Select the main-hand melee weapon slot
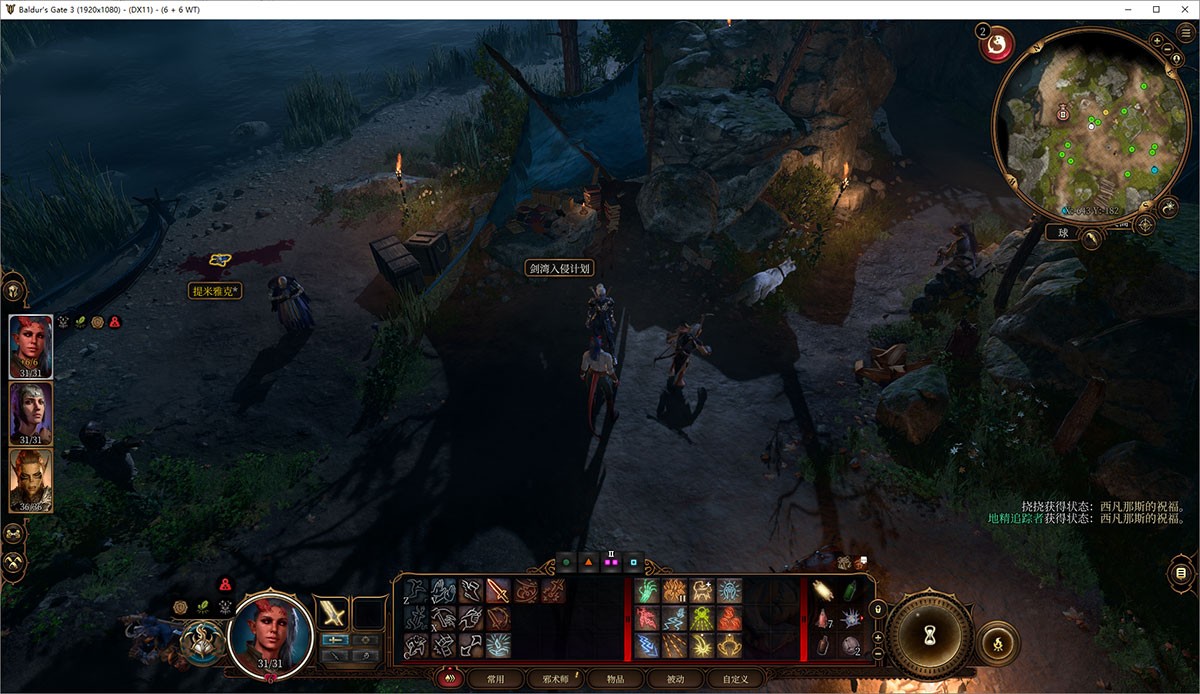Viewport: 1200px width, 694px height. [332, 611]
